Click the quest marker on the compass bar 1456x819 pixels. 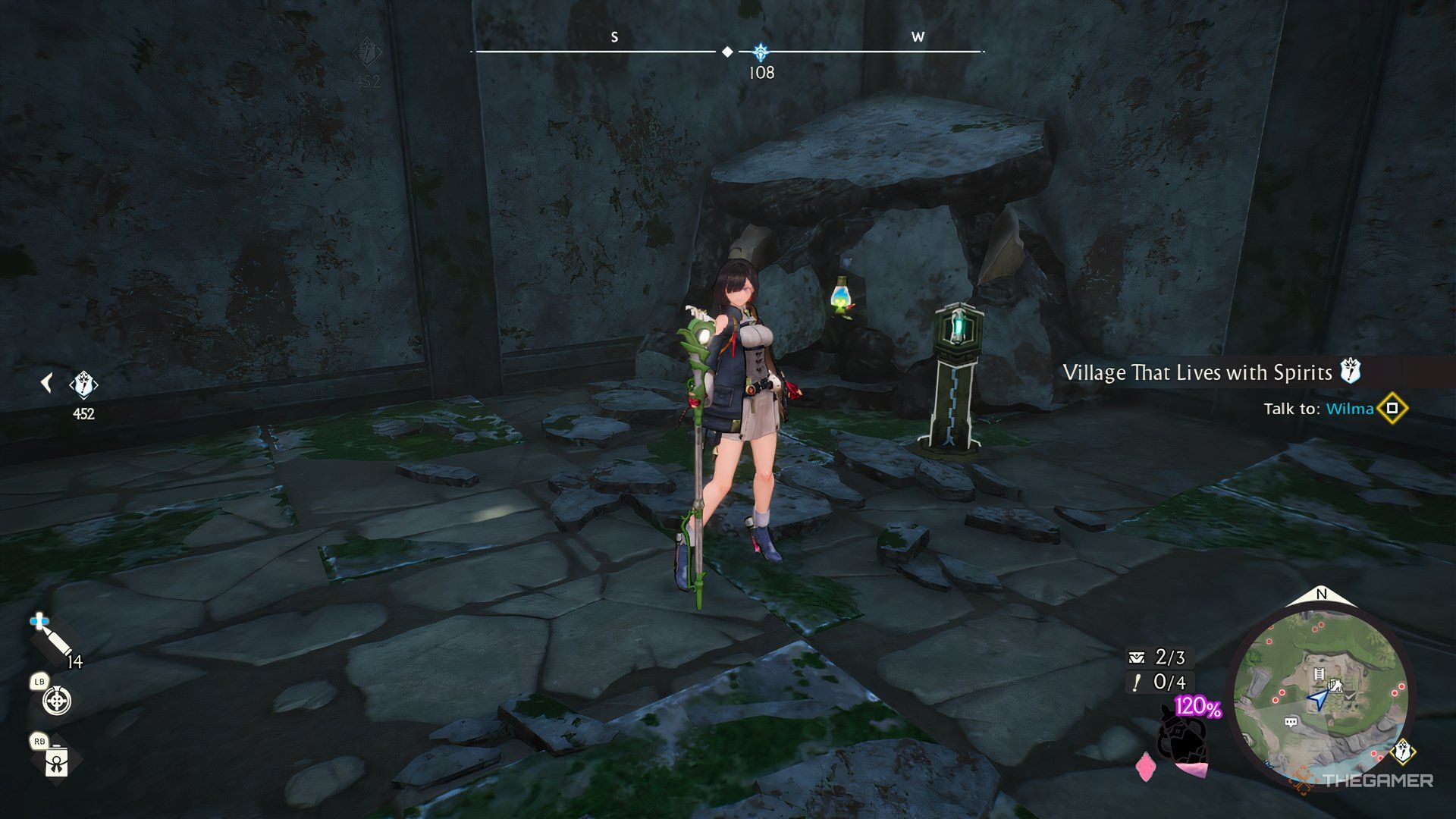761,52
